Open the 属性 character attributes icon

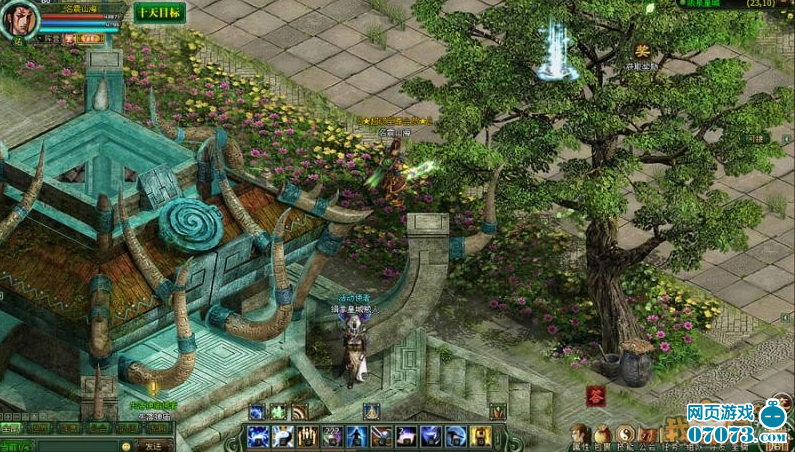tap(581, 434)
